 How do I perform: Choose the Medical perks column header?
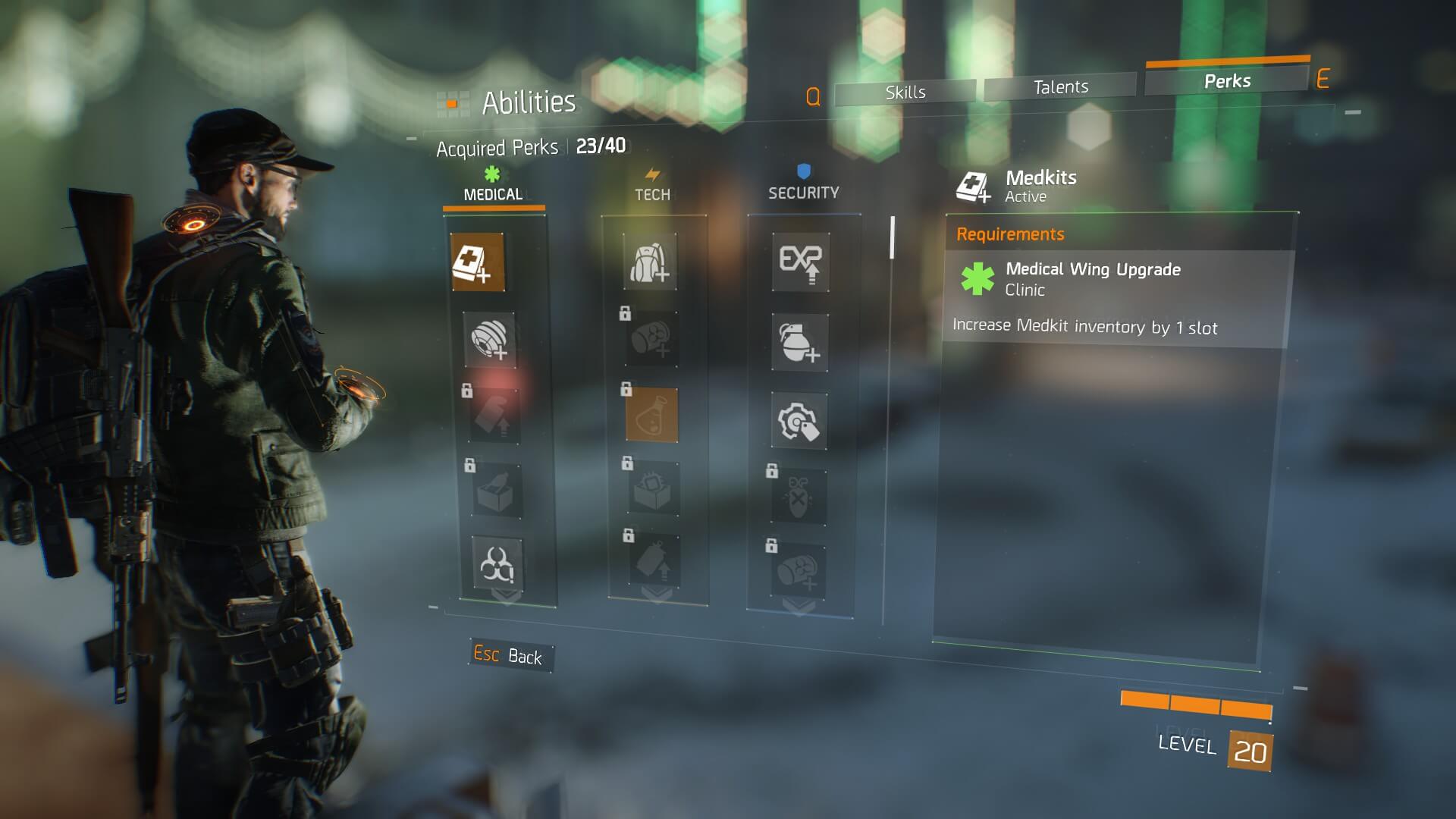coord(493,193)
